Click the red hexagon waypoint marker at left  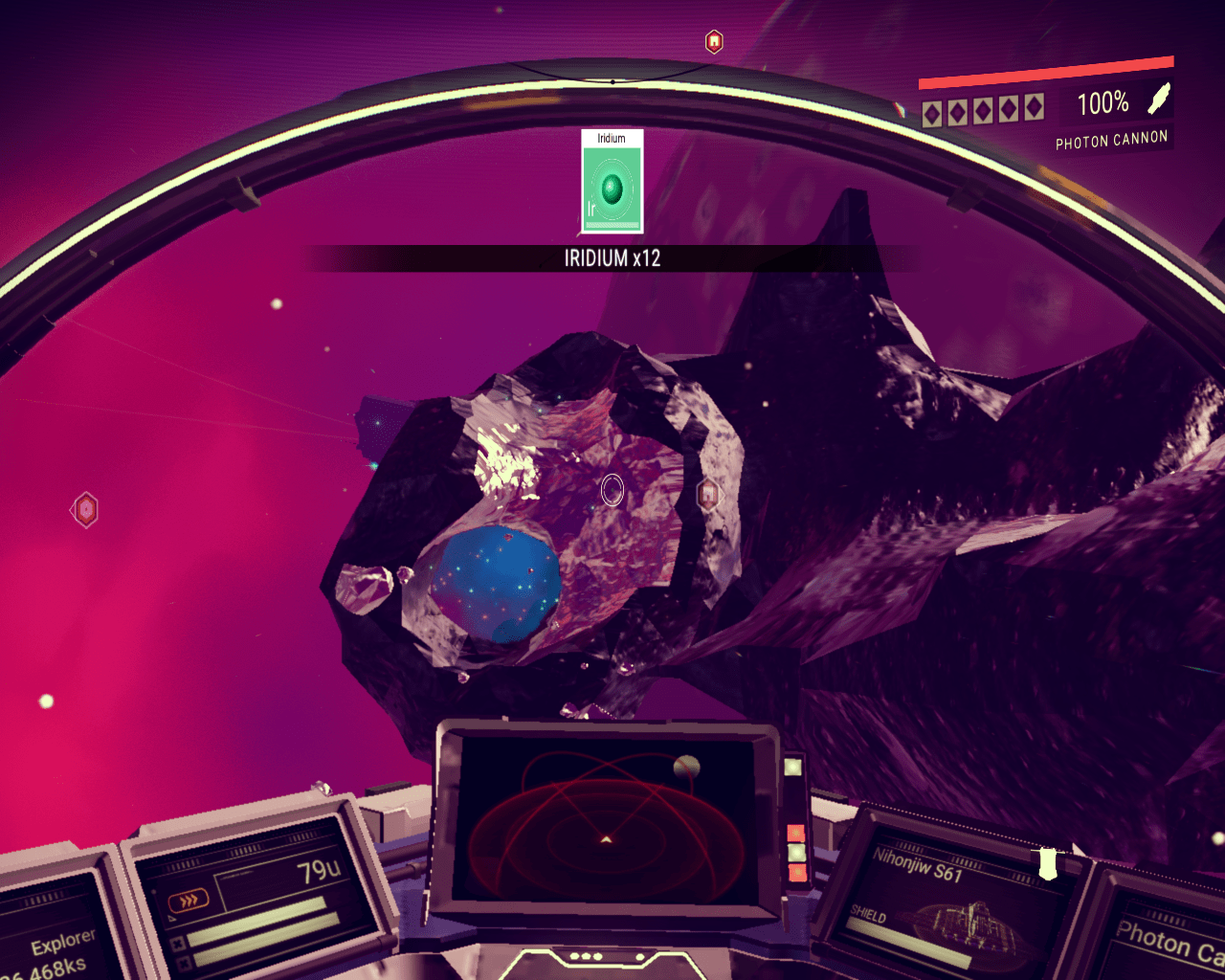pyautogui.click(x=86, y=510)
